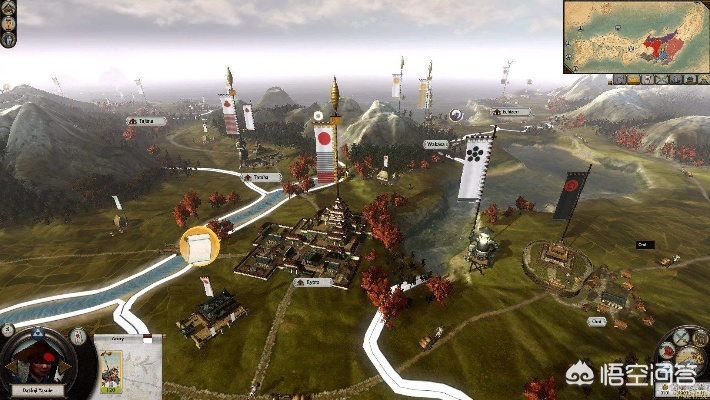Click the top round icon in the left column
This screenshot has width=710, height=400.
pos(8,9)
